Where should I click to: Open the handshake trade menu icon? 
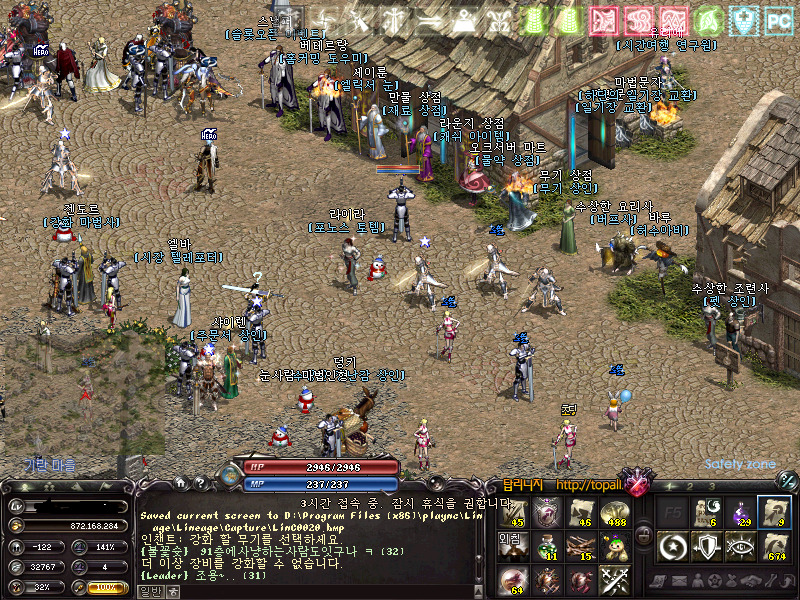(x=745, y=581)
